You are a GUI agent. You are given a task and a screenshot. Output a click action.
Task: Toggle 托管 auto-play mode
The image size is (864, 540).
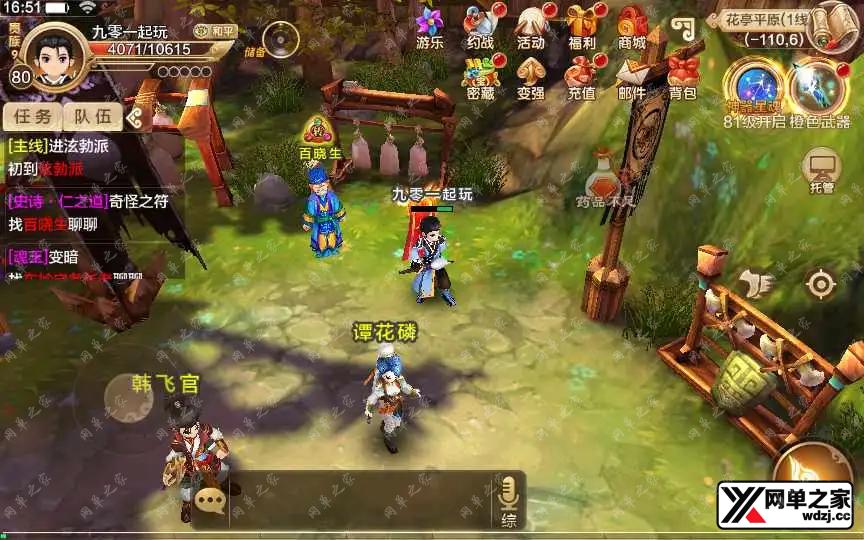click(822, 170)
